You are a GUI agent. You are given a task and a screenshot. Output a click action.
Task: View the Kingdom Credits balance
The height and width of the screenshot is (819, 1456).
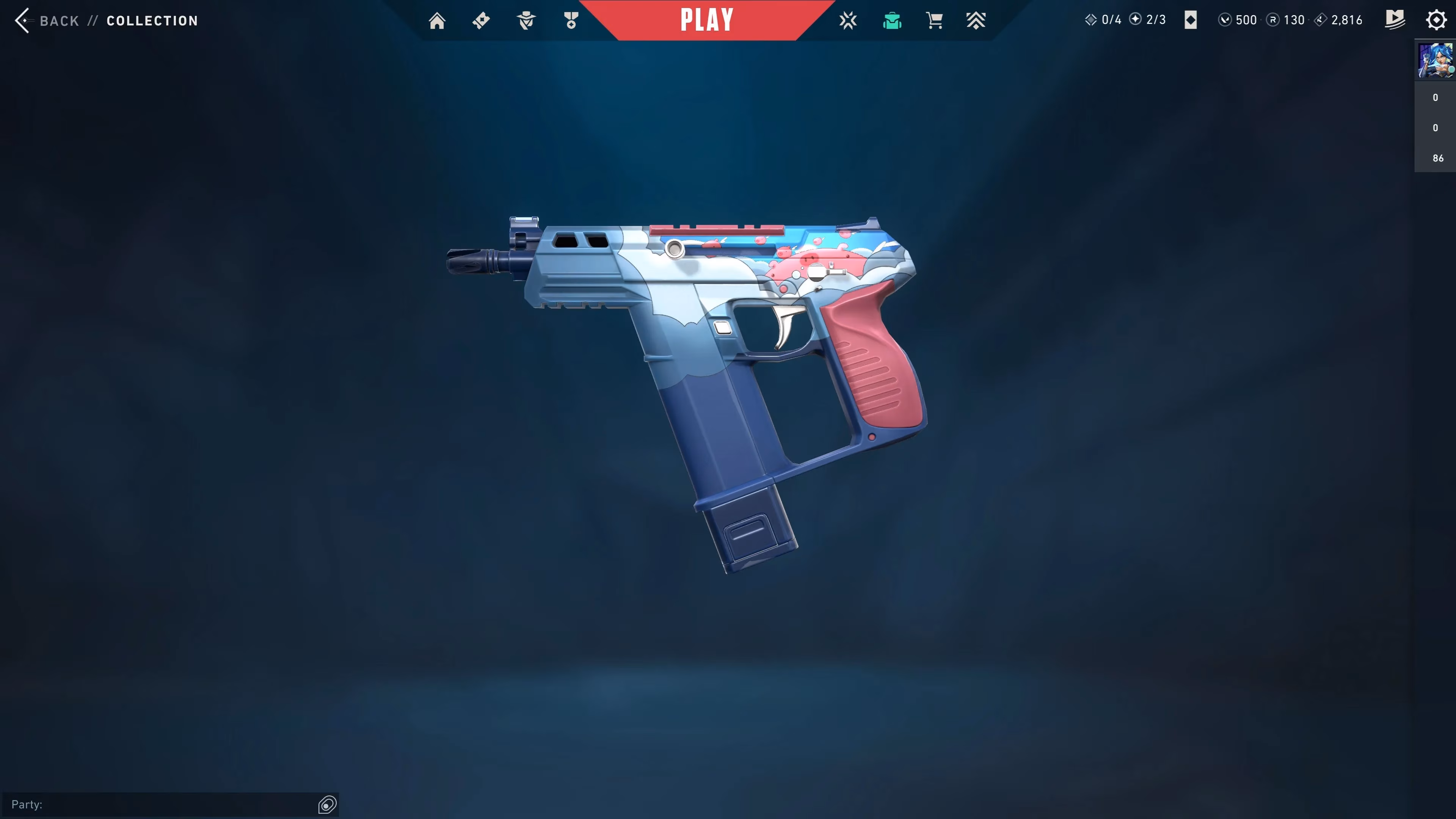pyautogui.click(x=1321, y=20)
